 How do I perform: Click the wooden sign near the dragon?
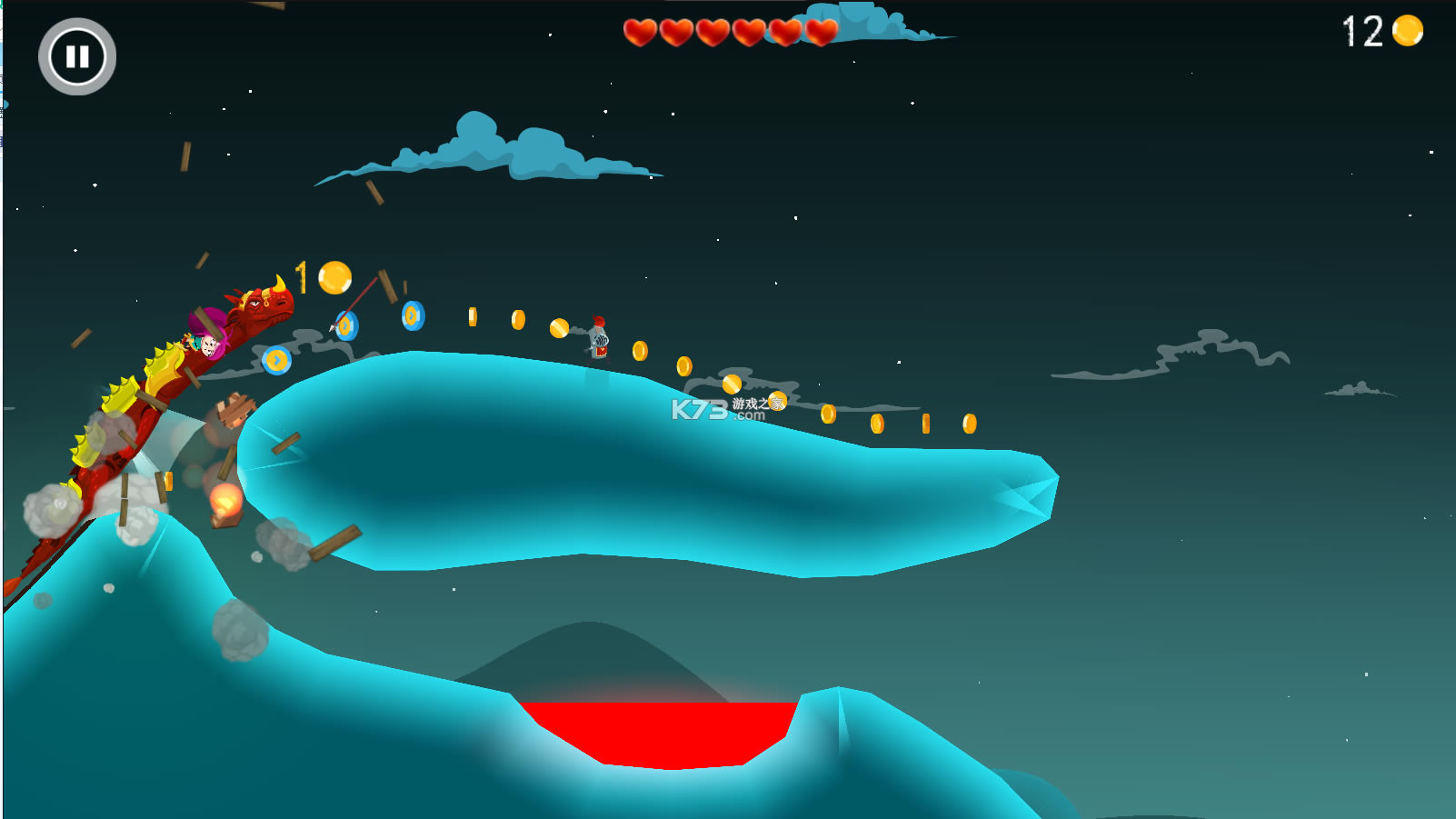point(234,409)
